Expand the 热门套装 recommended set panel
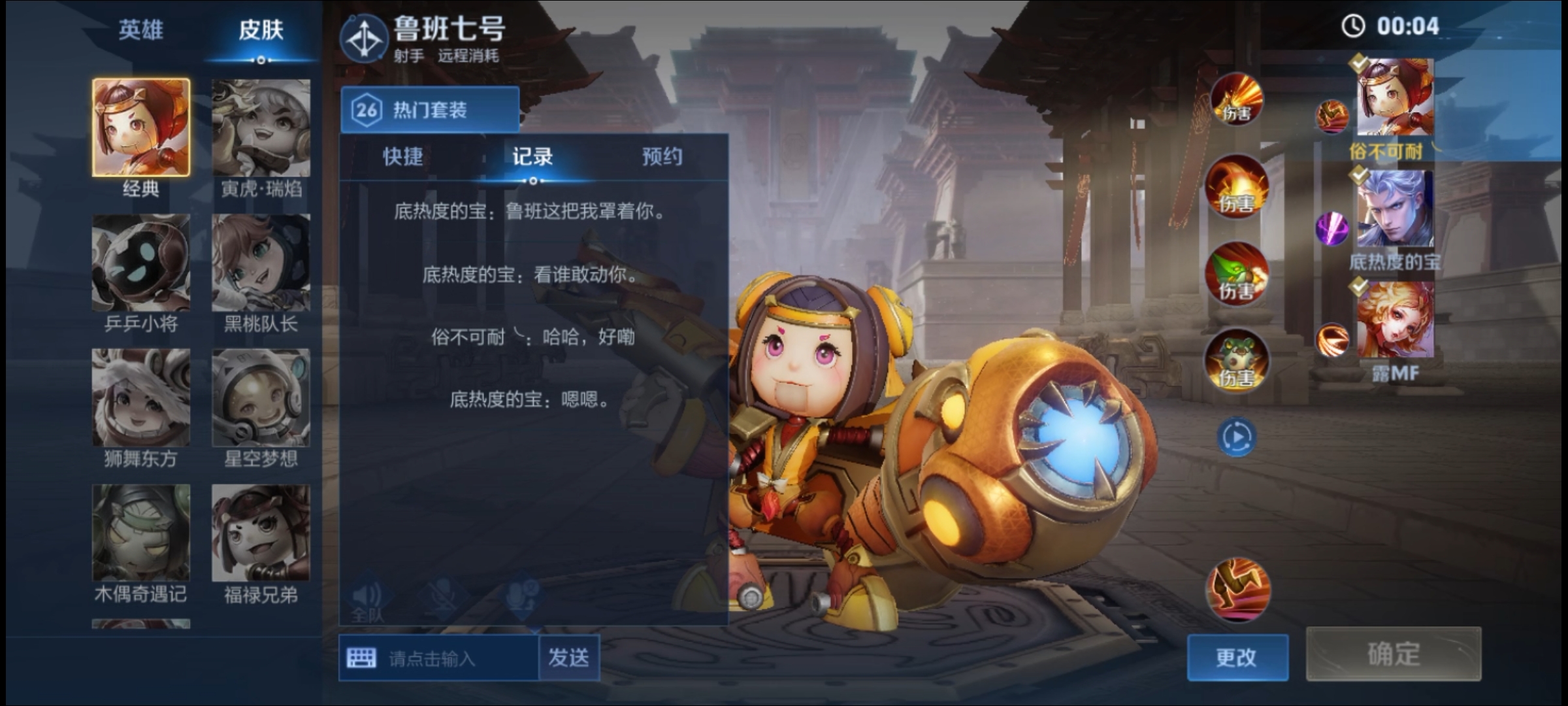1568x706 pixels. [430, 109]
